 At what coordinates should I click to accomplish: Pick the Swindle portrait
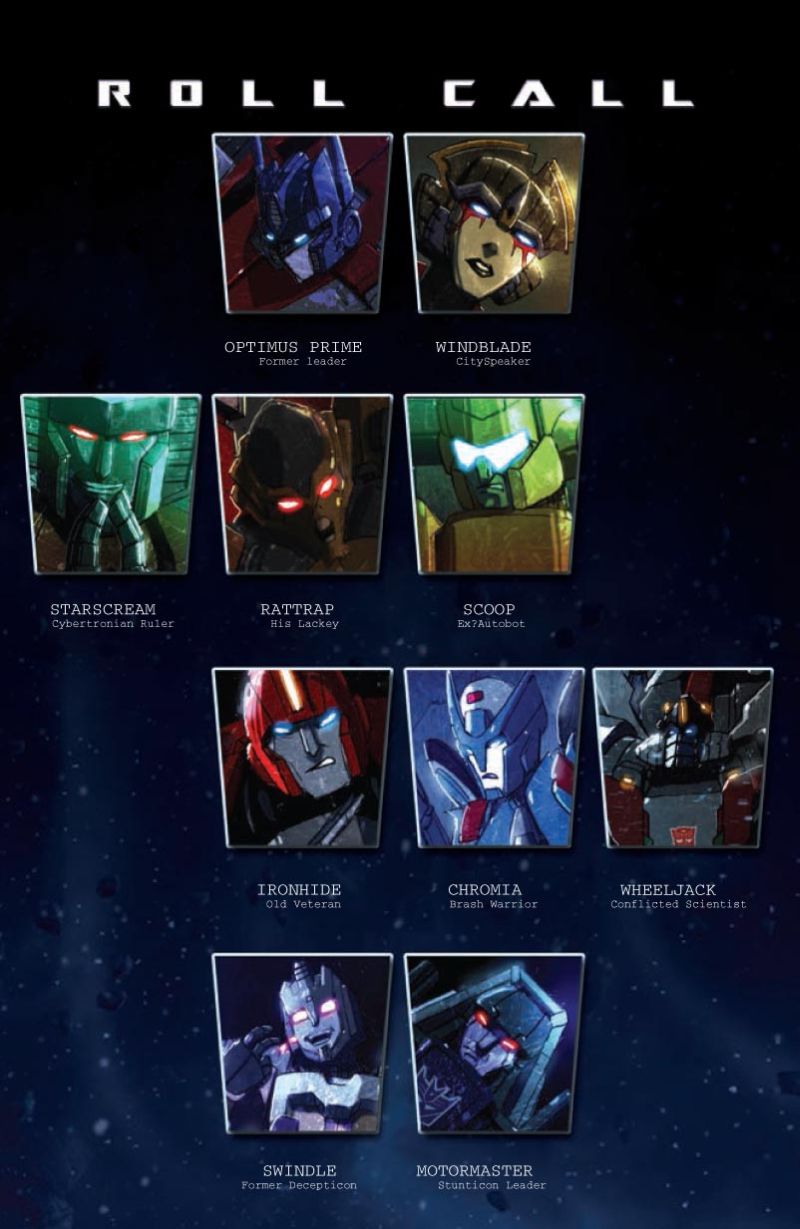click(x=302, y=1044)
